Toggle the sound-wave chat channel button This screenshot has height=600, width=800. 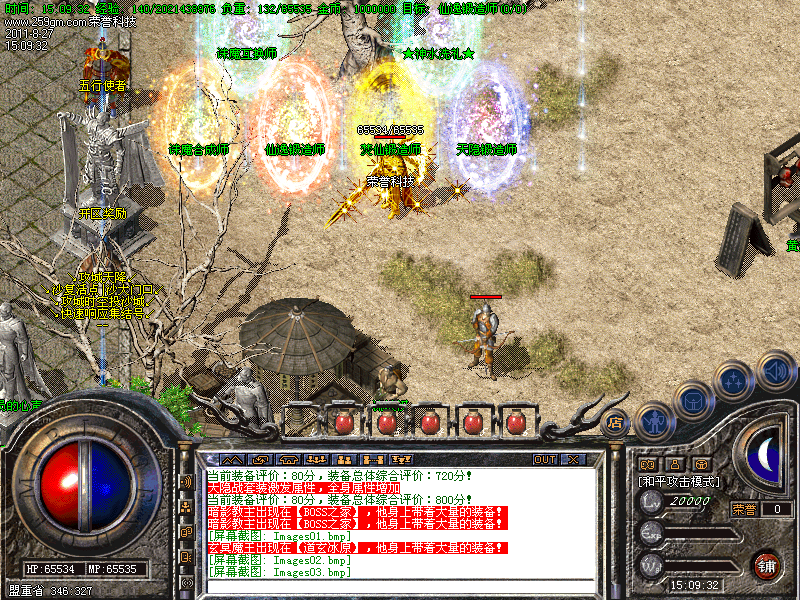(186, 482)
